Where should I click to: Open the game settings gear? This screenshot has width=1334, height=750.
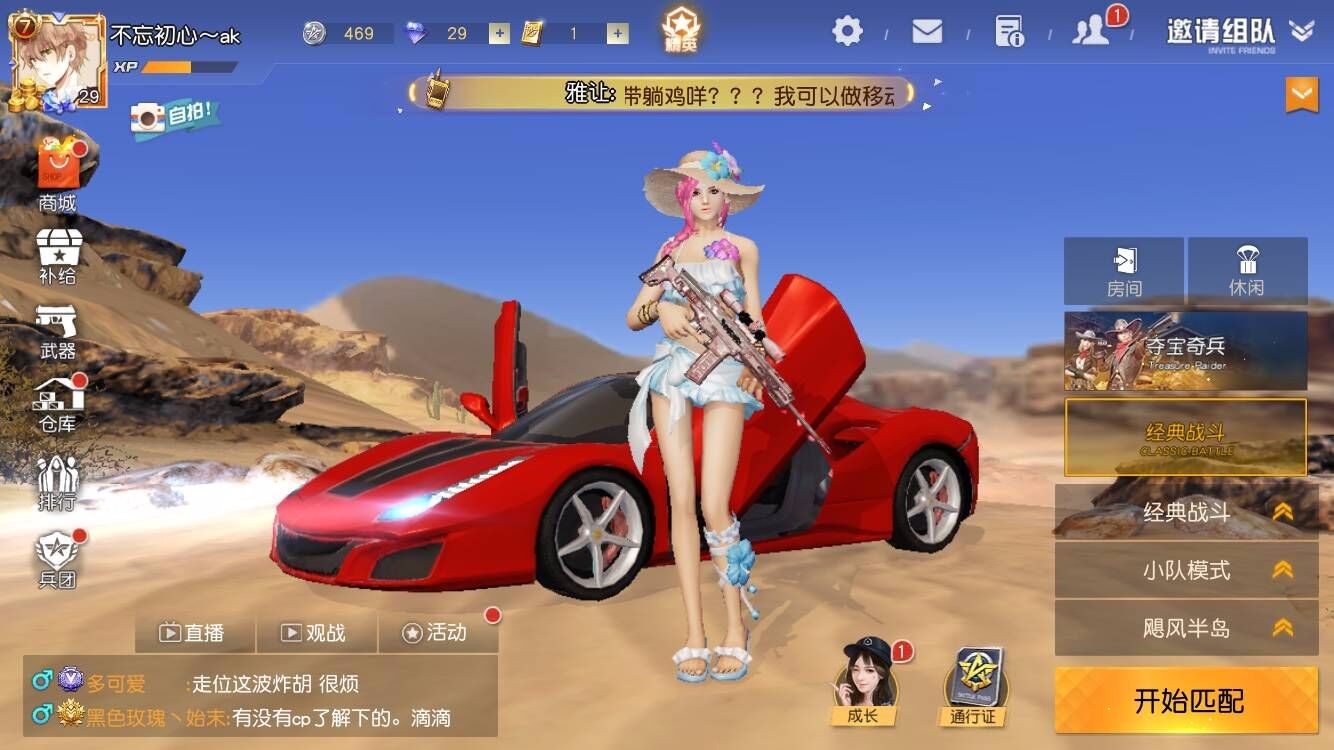846,31
